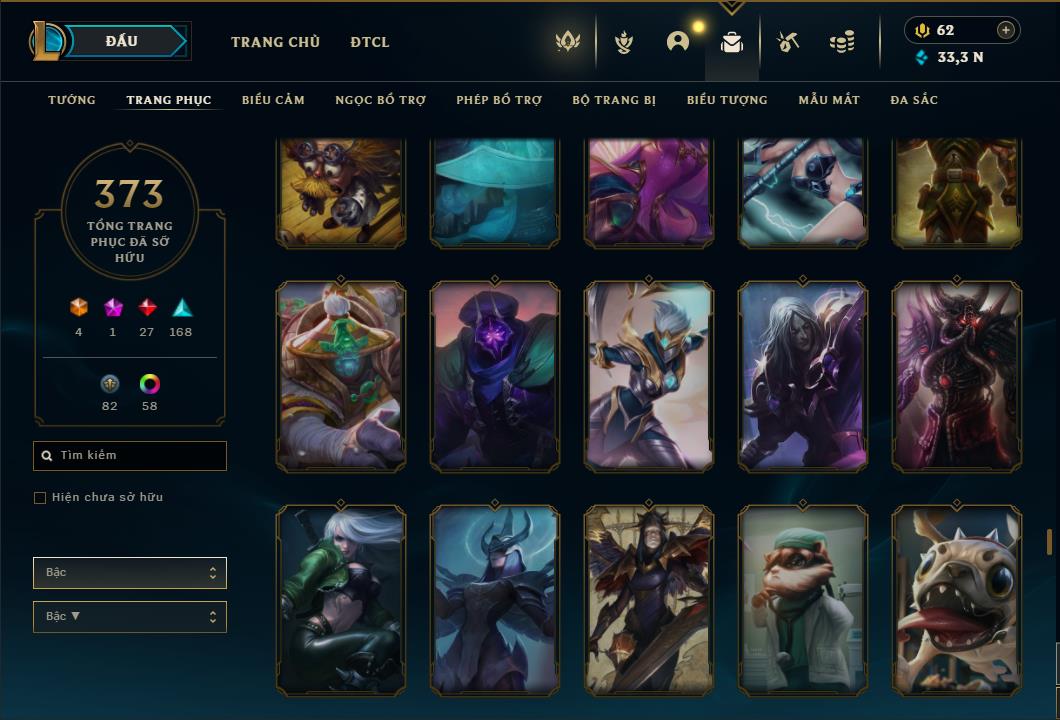Screen dimensions: 1060x720
Task: Open the store coins icon
Action: (842, 42)
